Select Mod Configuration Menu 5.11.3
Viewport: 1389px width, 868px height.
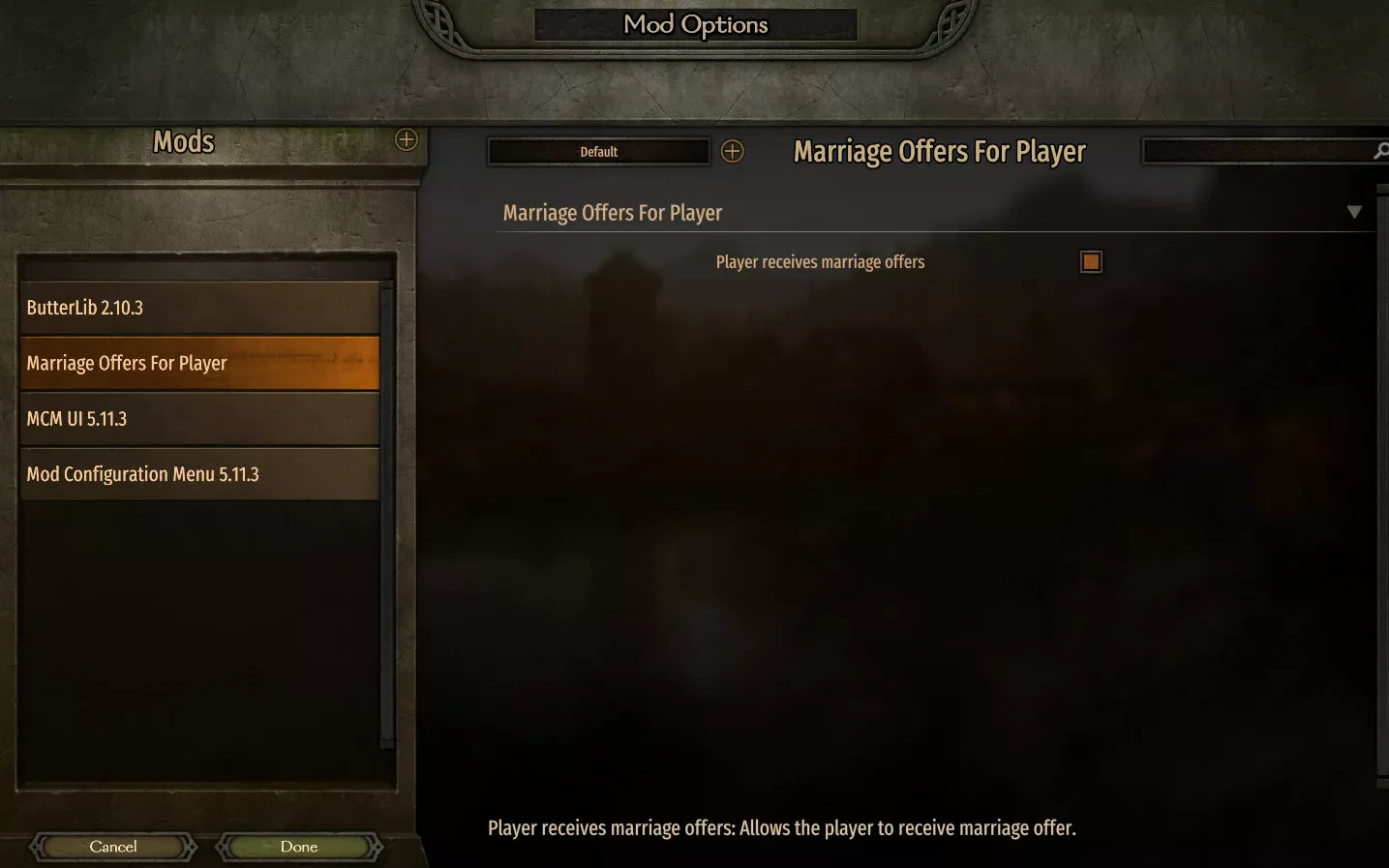point(199,473)
